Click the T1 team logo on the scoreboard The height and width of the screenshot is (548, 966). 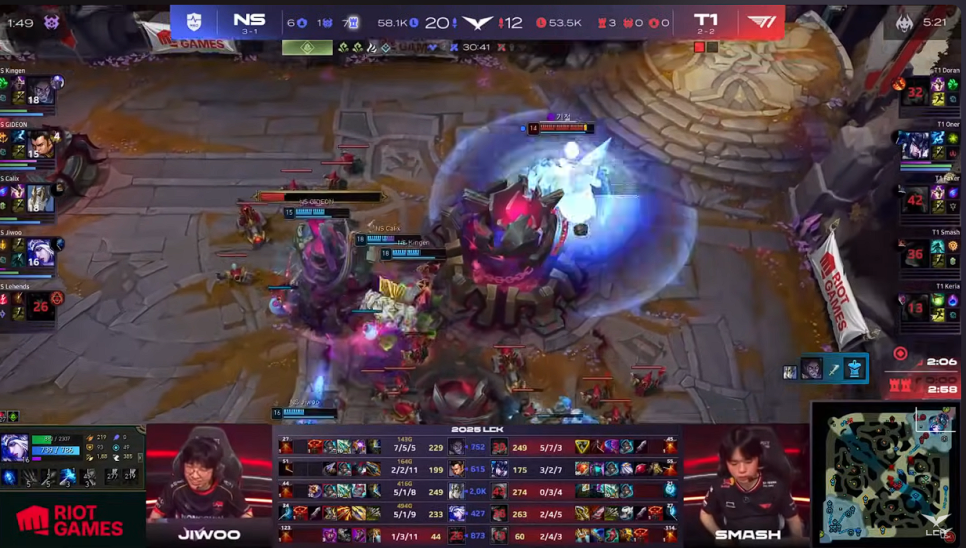(x=762, y=22)
